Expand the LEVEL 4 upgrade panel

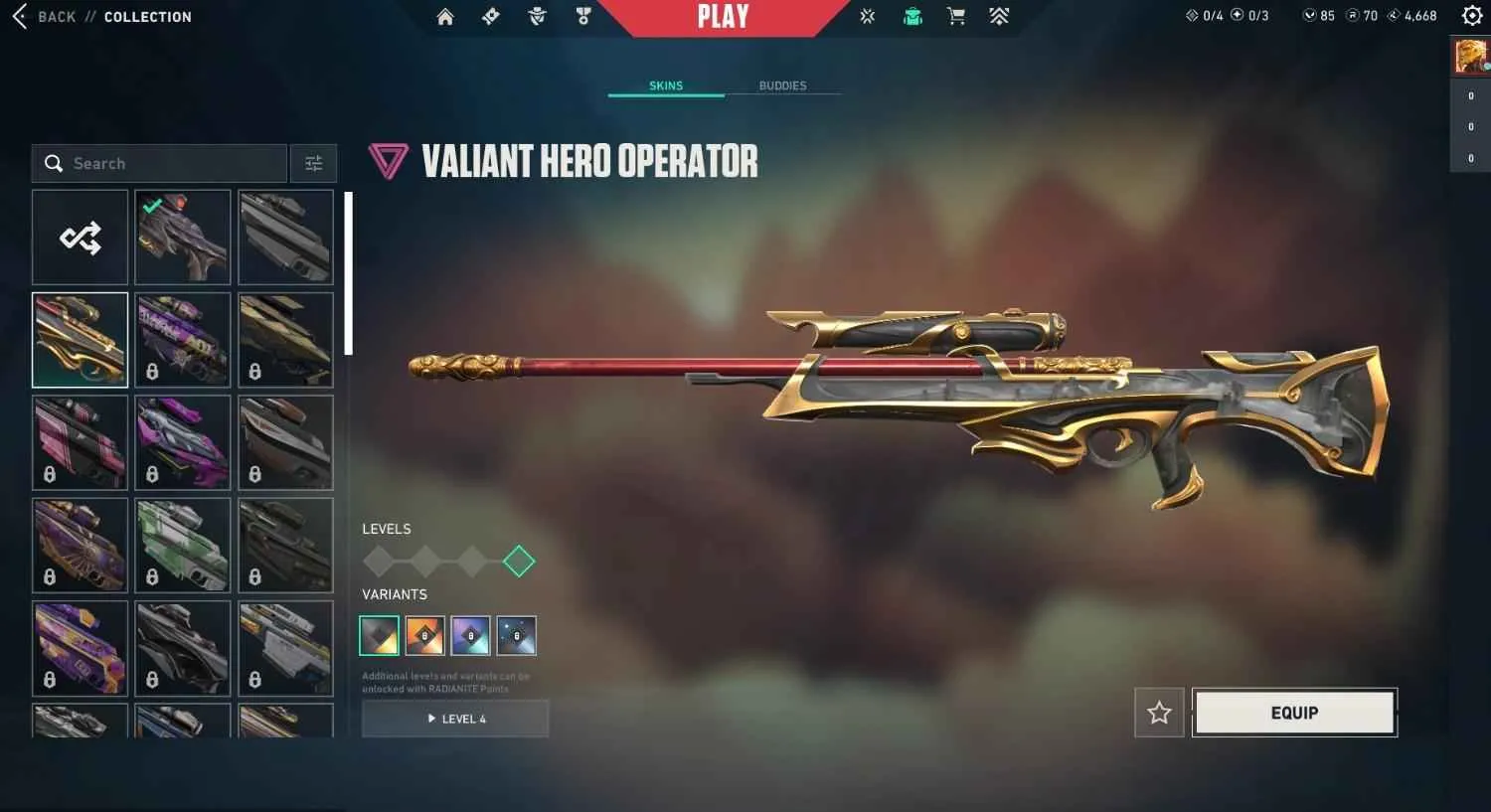455,719
